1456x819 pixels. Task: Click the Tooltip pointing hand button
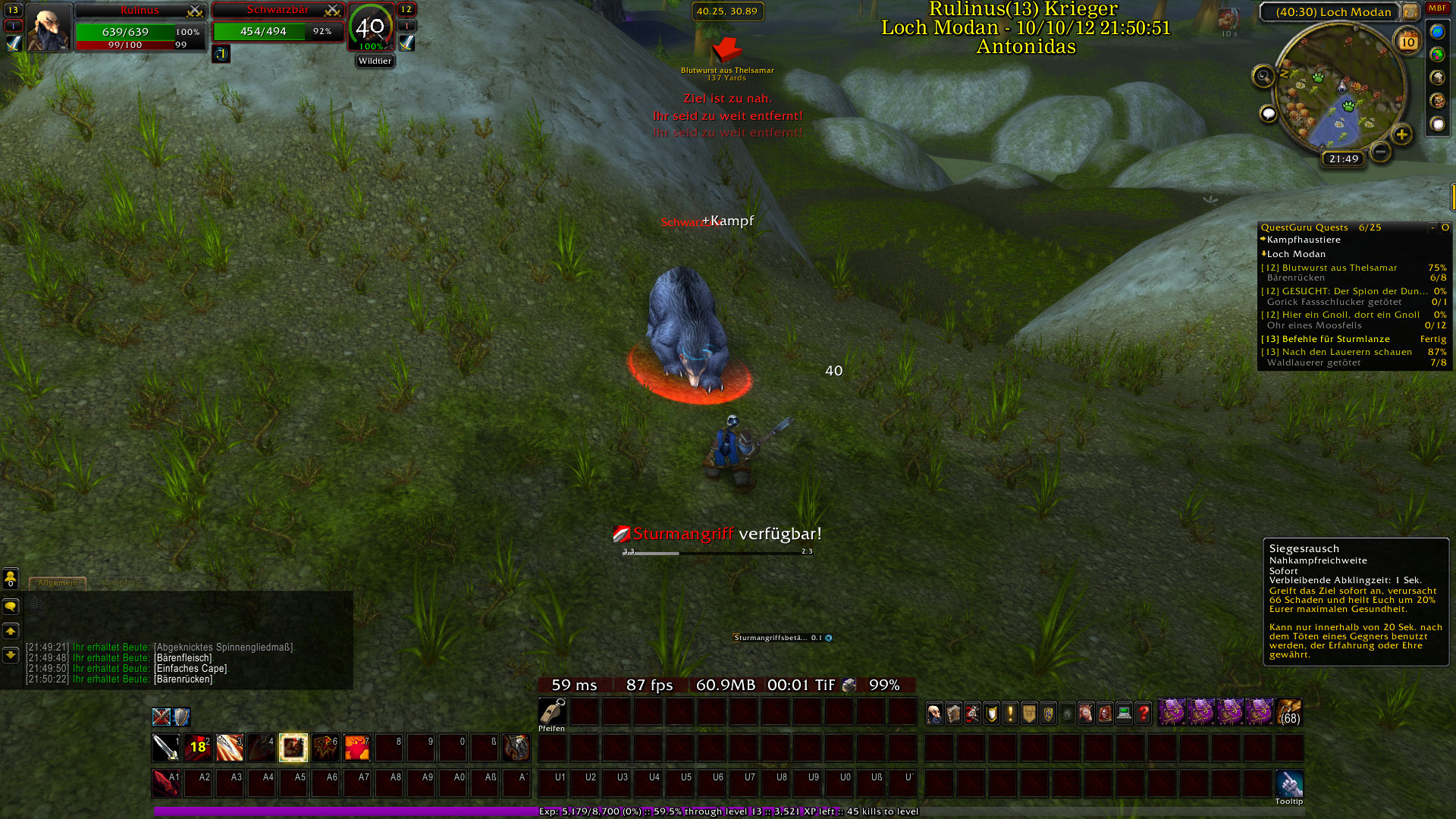[1288, 783]
